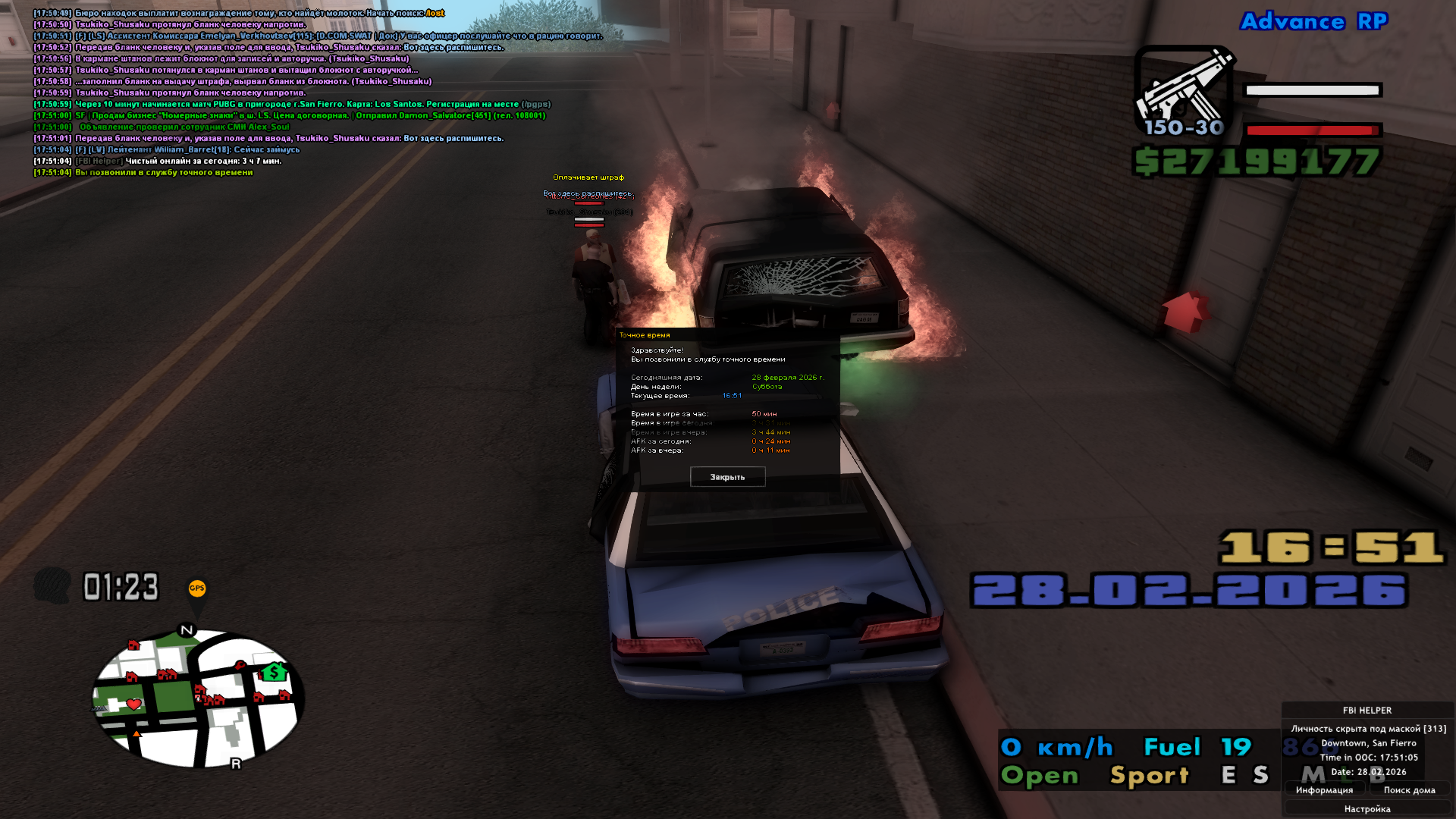
Task: Open Настройка in the FBI Helper panel
Action: tap(1367, 809)
